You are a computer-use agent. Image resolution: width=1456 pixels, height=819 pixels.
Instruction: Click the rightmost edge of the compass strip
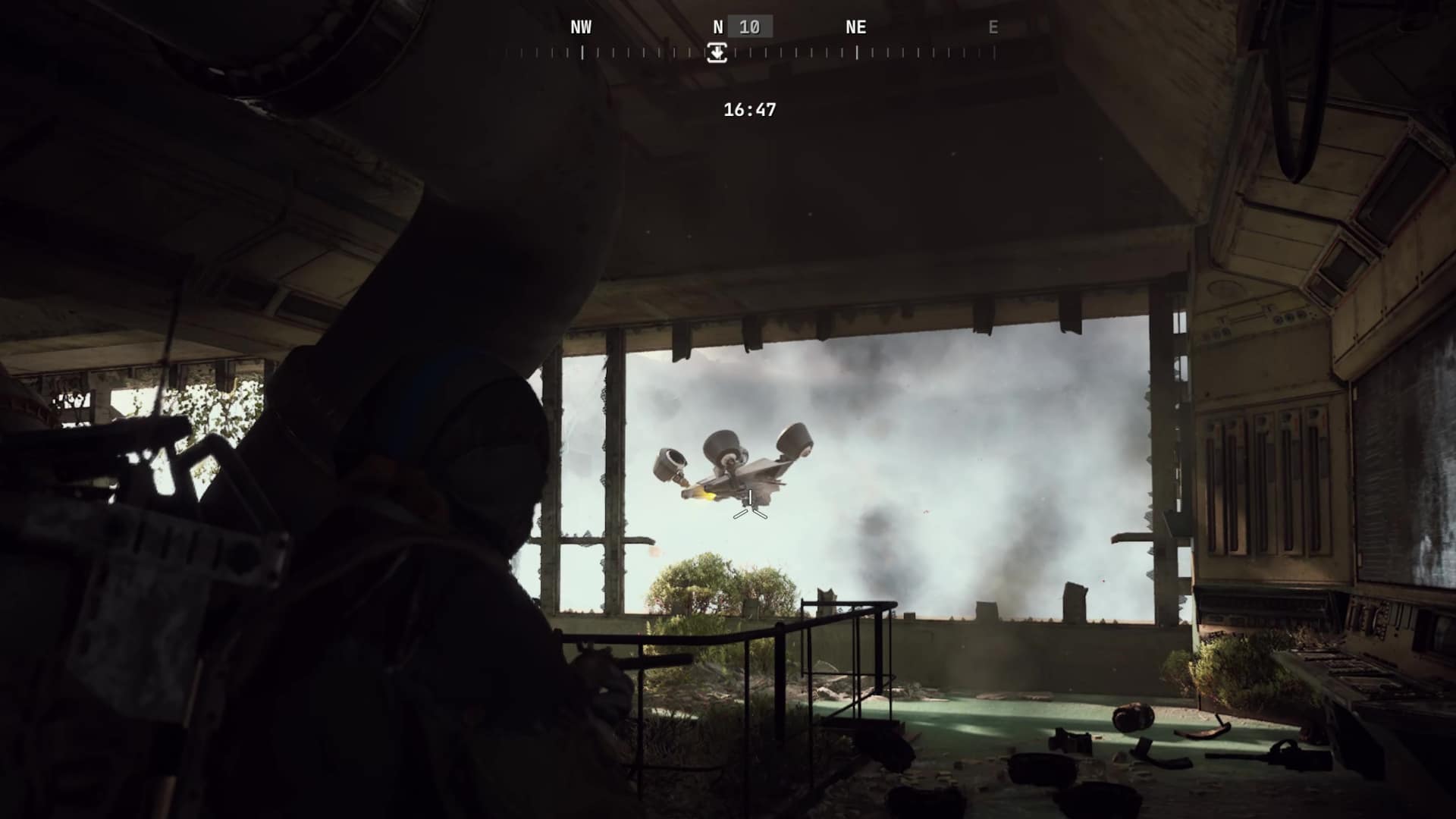(994, 53)
